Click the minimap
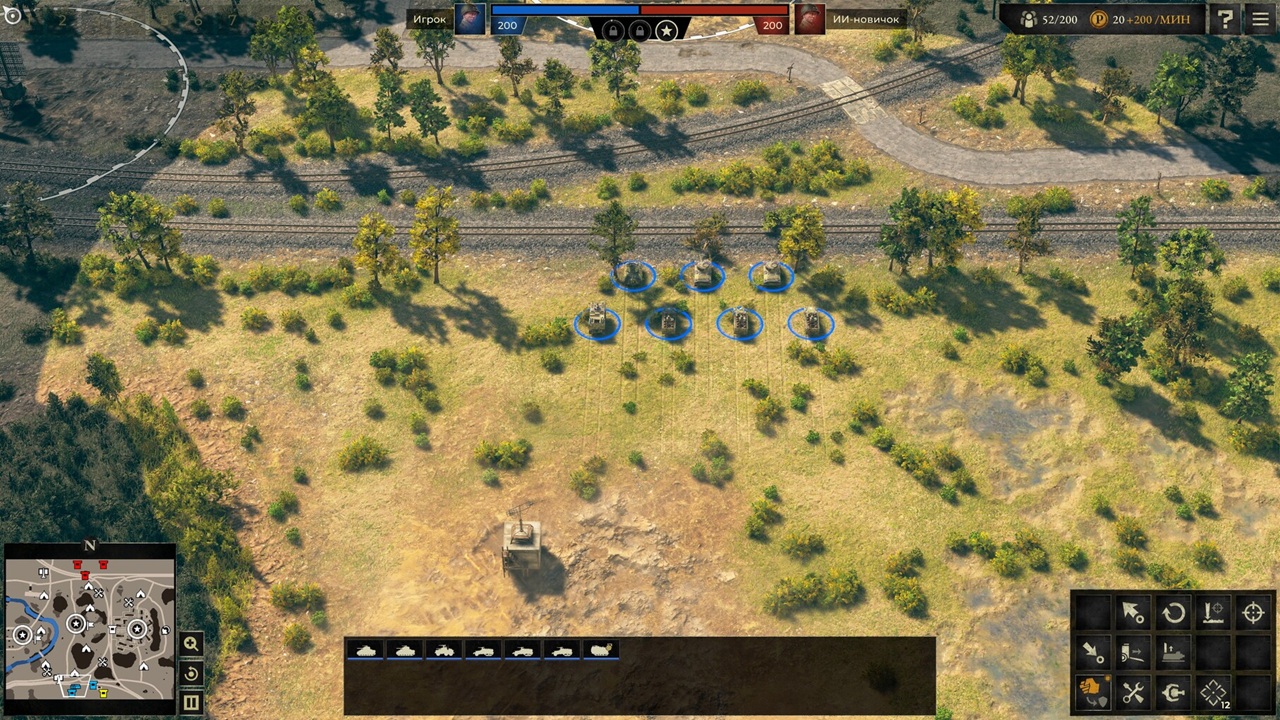Viewport: 1280px width, 720px height. point(90,626)
